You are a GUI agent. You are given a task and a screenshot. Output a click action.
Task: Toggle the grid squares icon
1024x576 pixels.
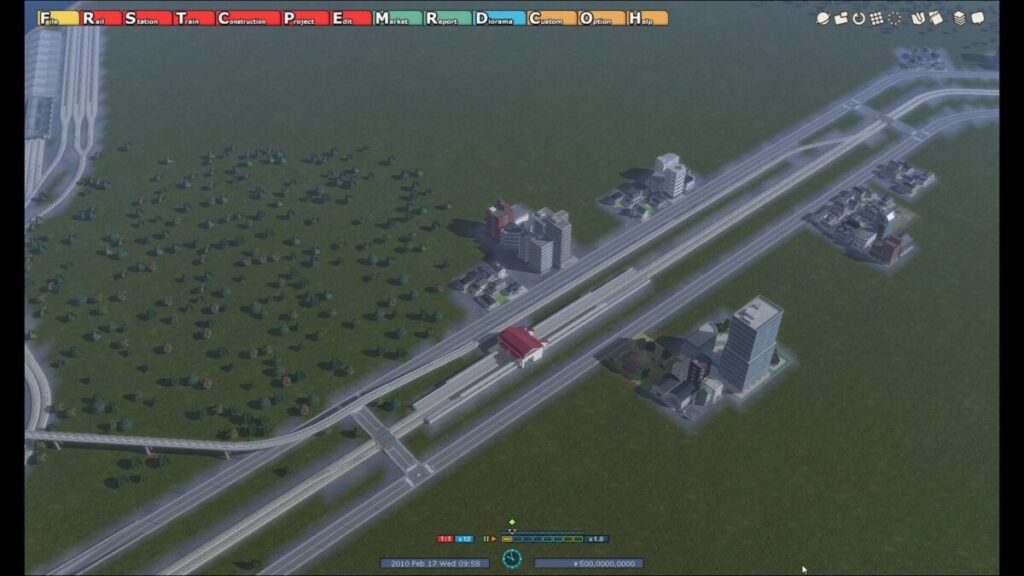(876, 18)
